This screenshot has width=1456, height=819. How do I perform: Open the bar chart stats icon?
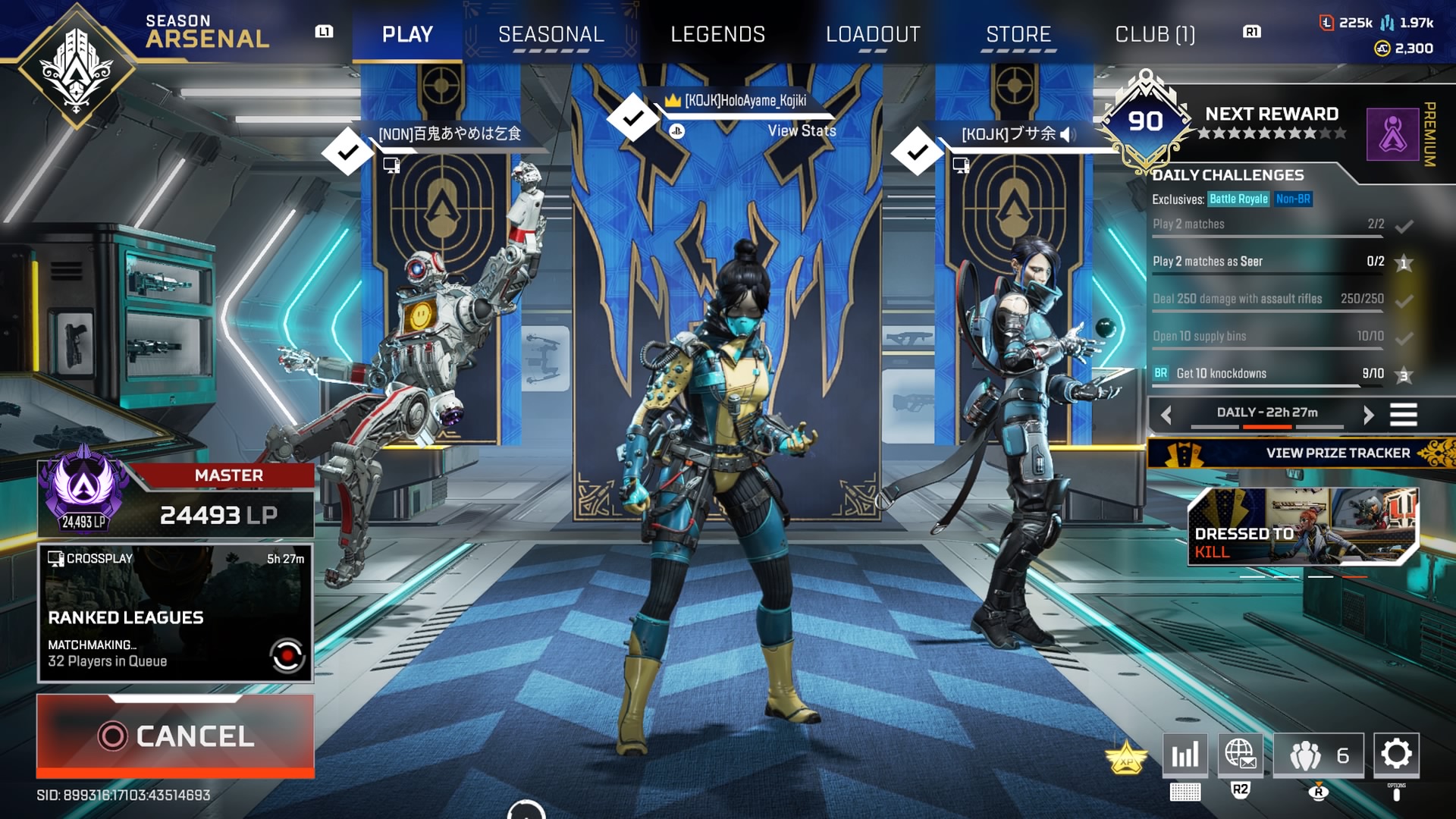pyautogui.click(x=1185, y=754)
